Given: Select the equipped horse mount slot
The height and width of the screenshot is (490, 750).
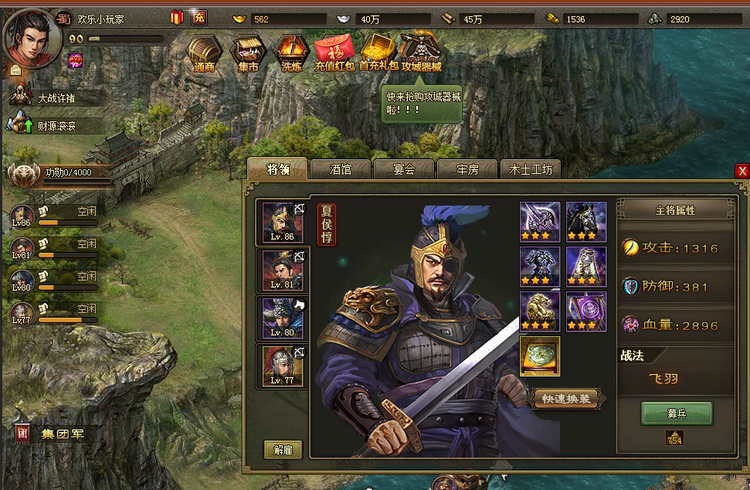Looking at the screenshot, I should pos(586,220).
